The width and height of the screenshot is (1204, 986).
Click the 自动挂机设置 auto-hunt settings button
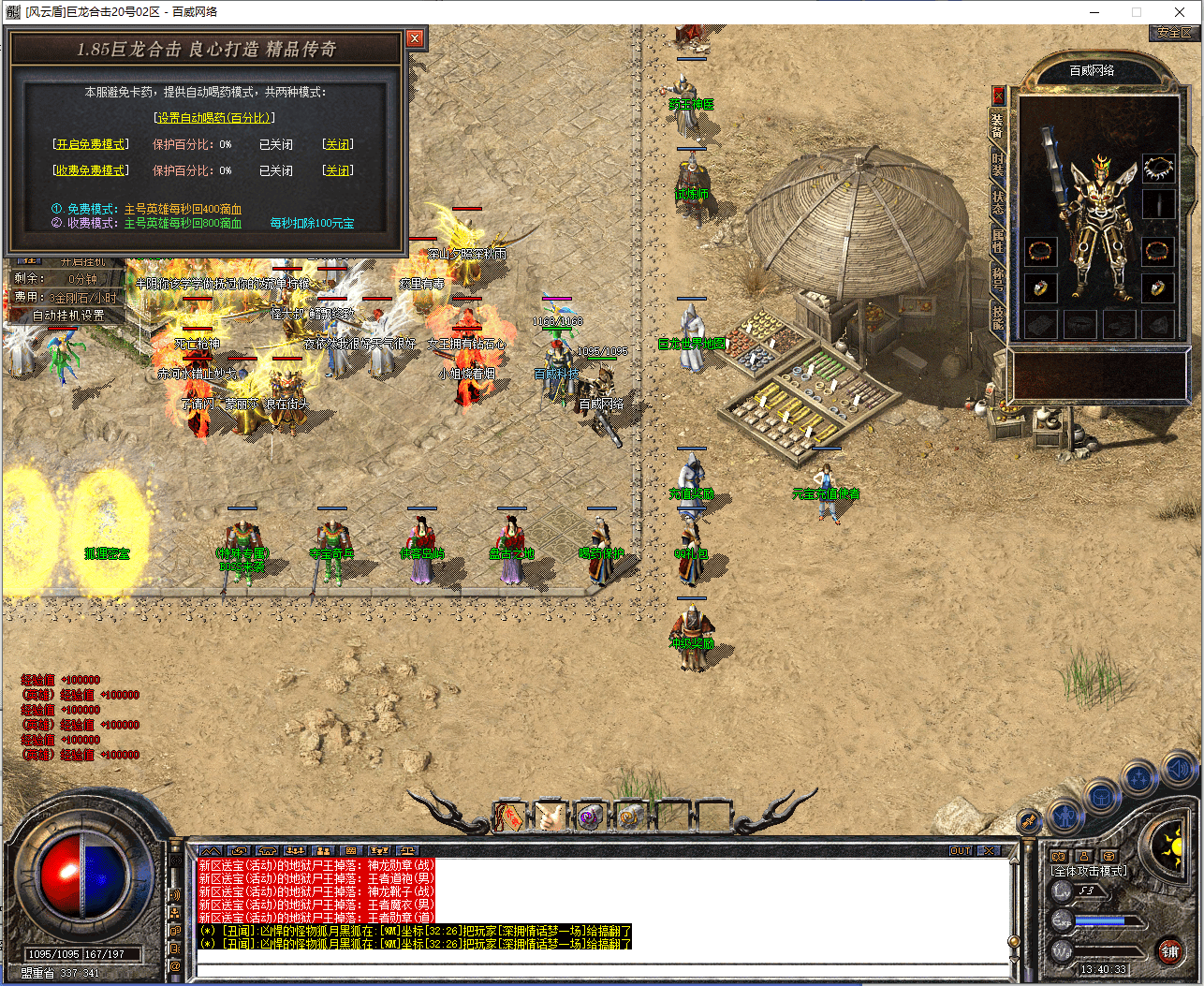68,316
